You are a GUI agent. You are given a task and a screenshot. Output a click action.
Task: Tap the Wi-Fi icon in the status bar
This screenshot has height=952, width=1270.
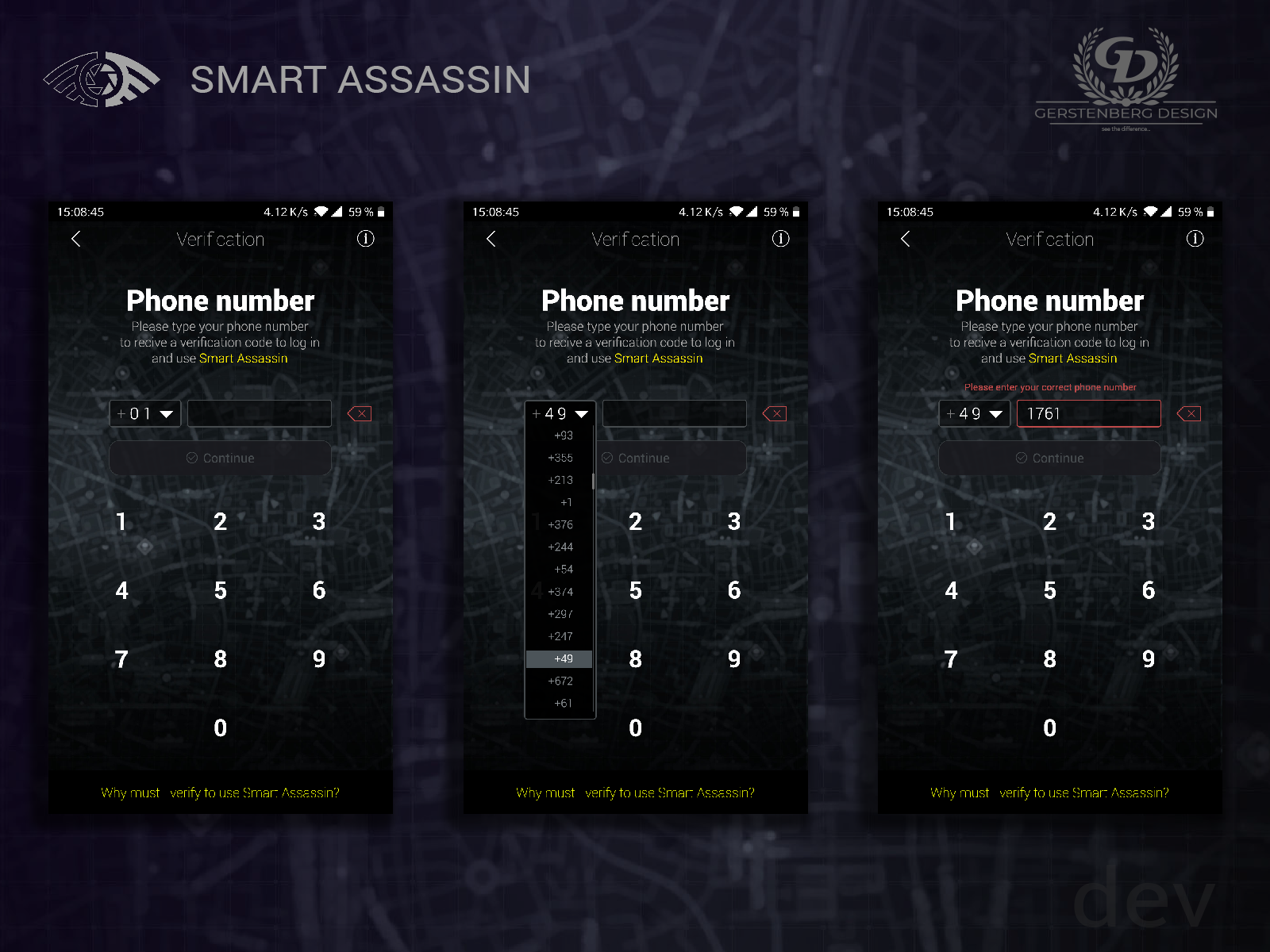[x=323, y=212]
